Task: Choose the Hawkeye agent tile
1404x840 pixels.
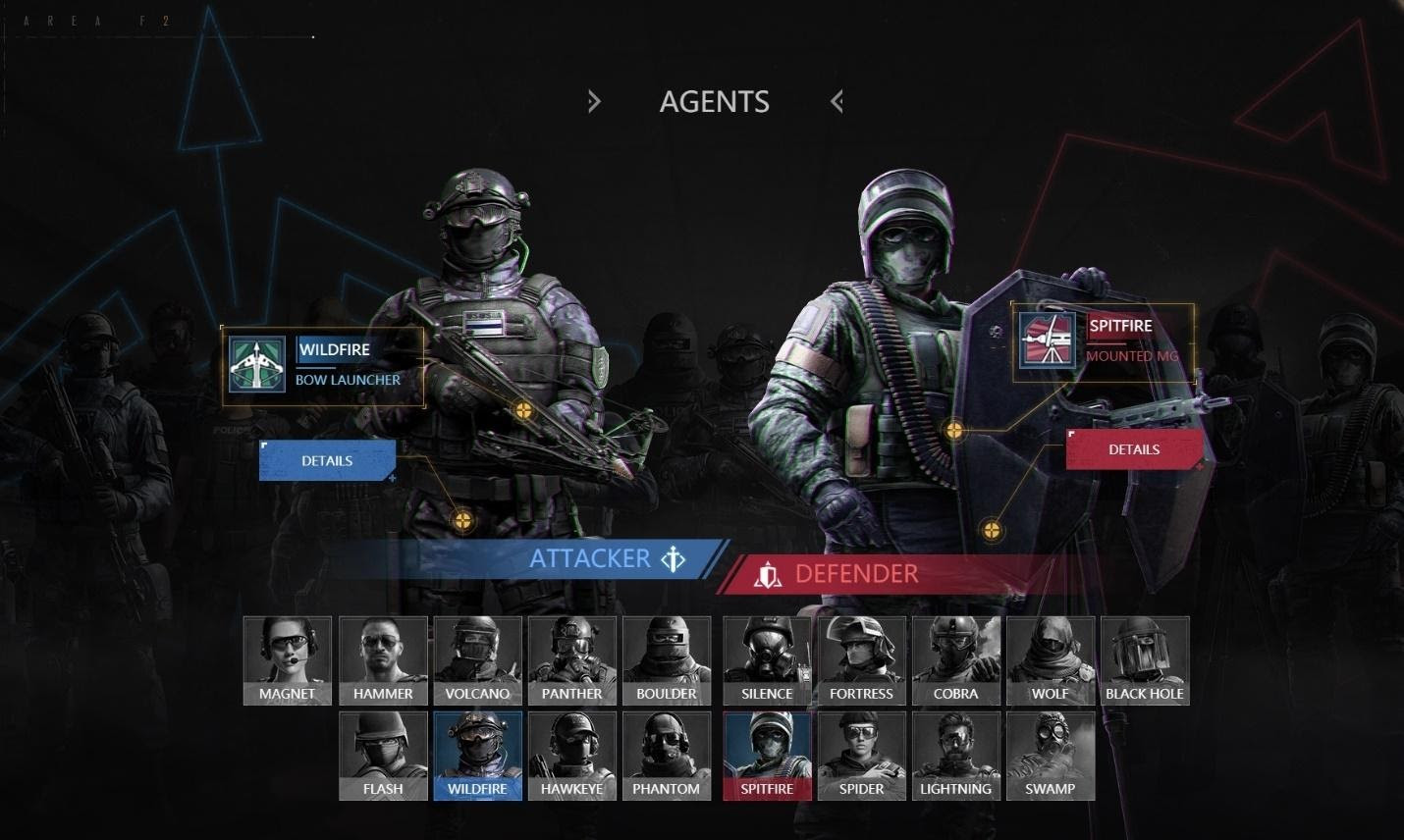Action: [x=571, y=755]
